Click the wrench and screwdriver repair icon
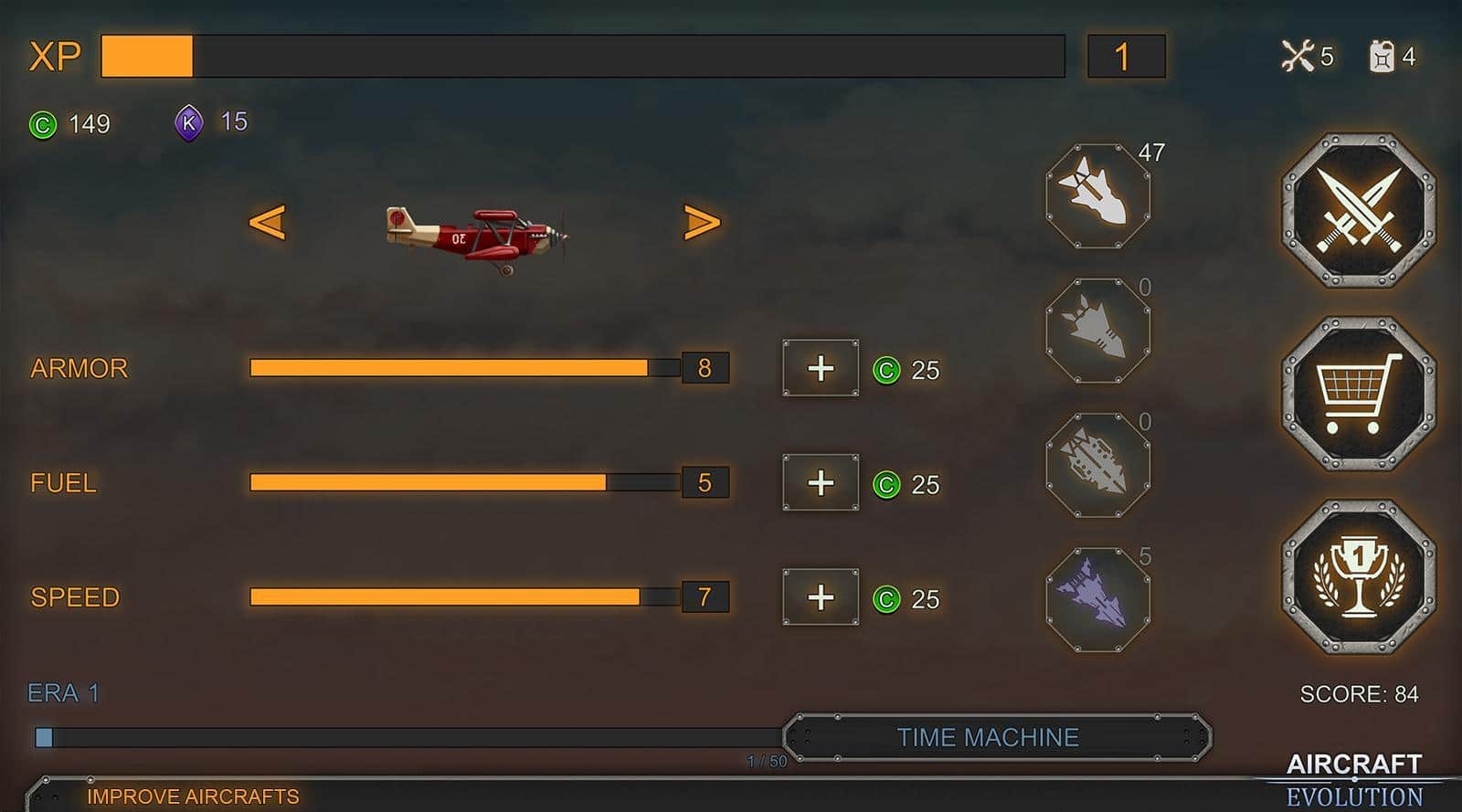 1297,57
